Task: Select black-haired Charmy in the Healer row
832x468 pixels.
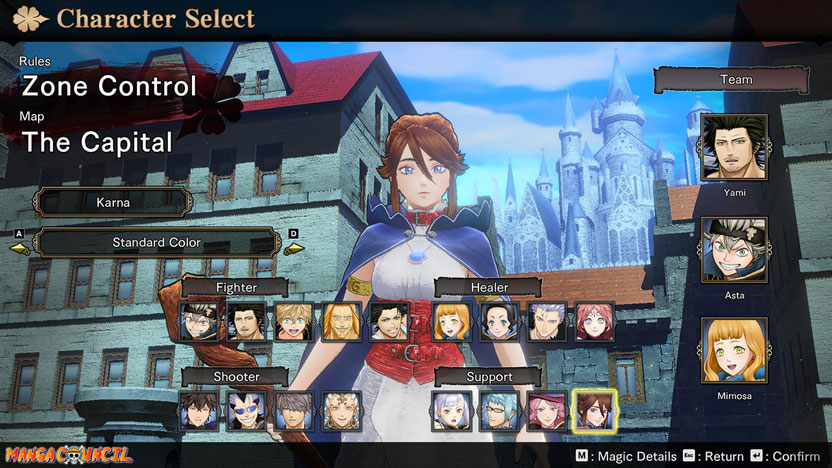Action: pyautogui.click(x=499, y=322)
